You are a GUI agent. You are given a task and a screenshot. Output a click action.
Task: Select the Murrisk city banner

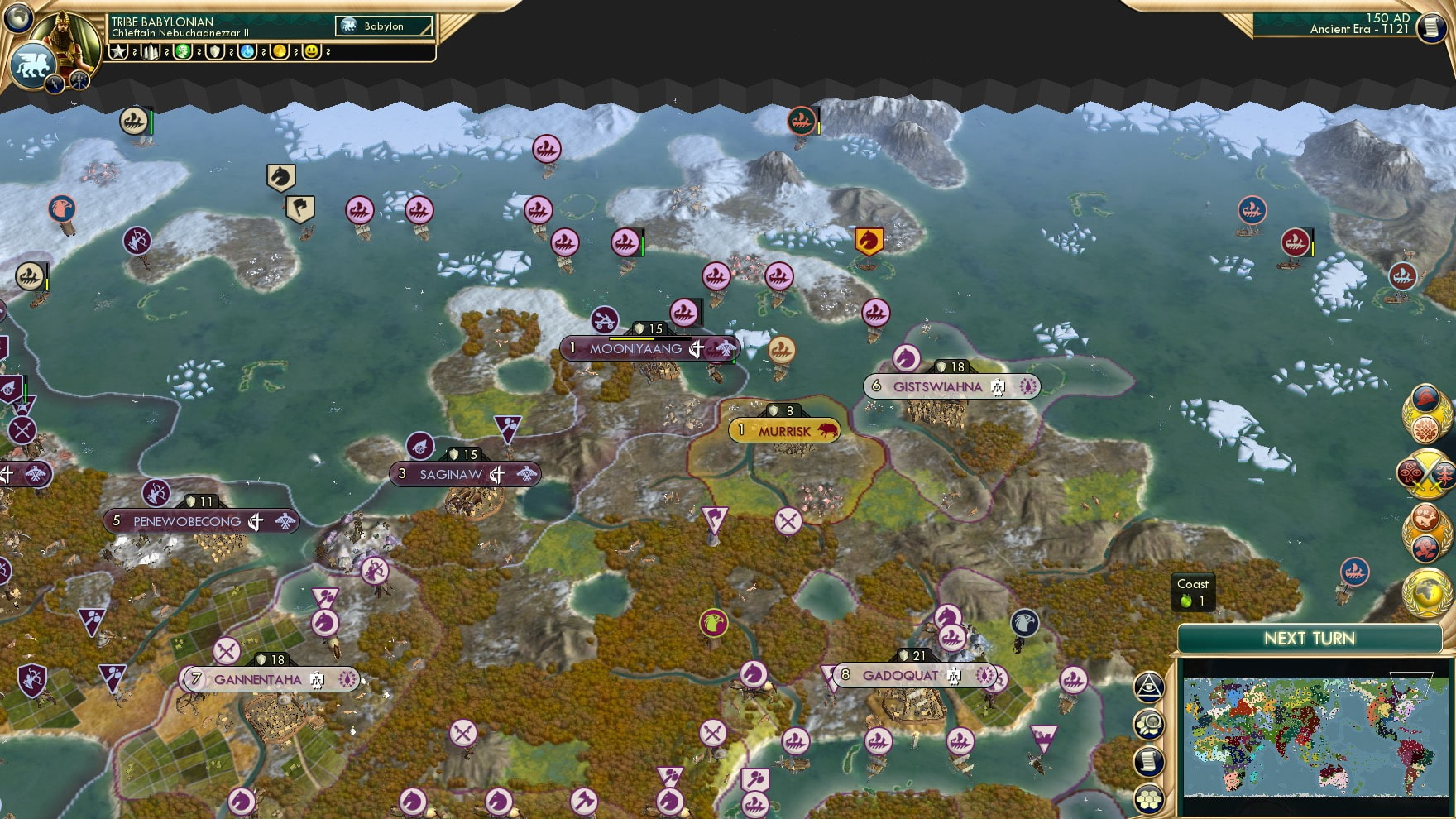pyautogui.click(x=784, y=430)
